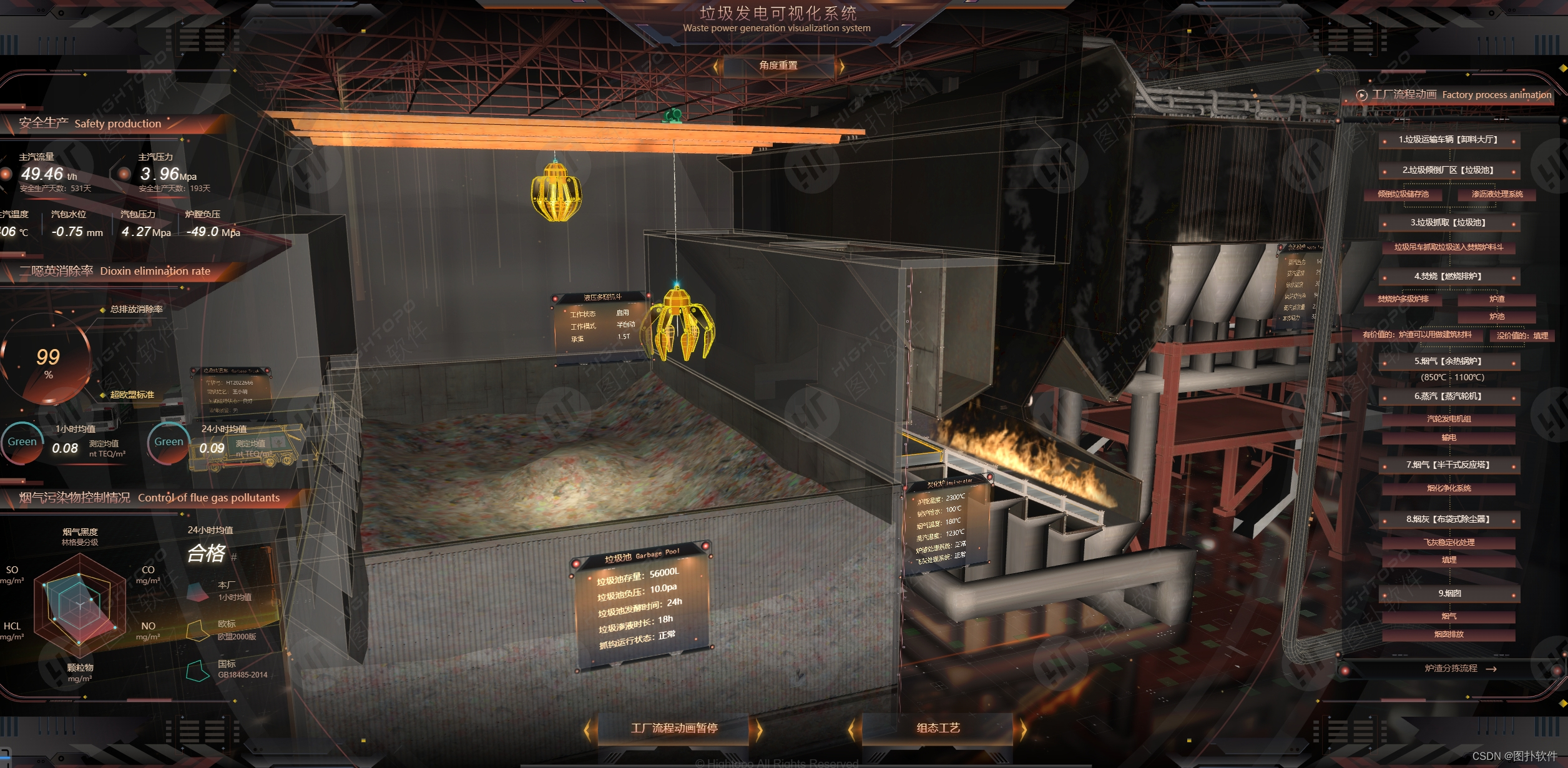Screen dimensions: 1568x768
Task: Choose step 8.烟灰【布袋式除尘器】
Action: tap(1448, 519)
